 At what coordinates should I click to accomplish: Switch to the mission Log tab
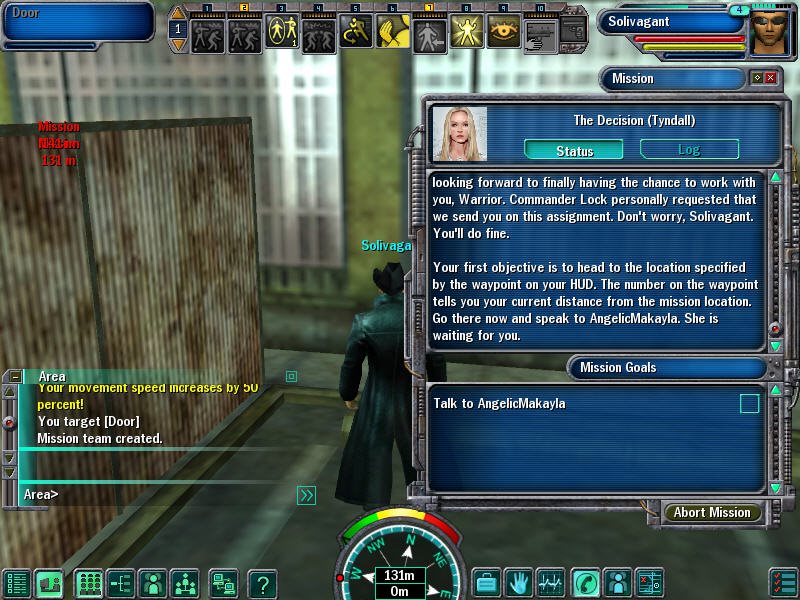click(x=689, y=150)
